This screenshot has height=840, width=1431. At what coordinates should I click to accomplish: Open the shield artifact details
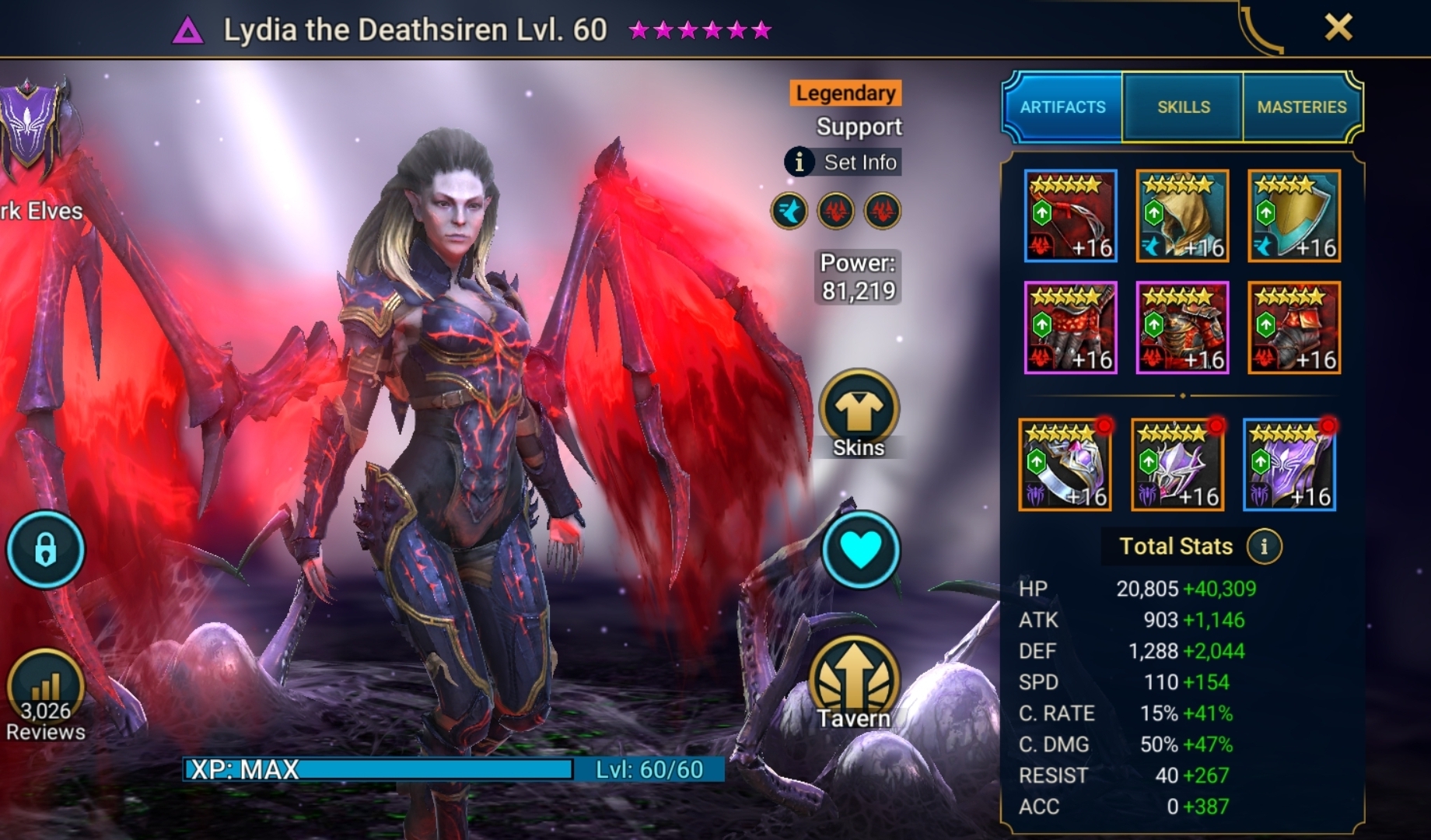click(x=1295, y=216)
